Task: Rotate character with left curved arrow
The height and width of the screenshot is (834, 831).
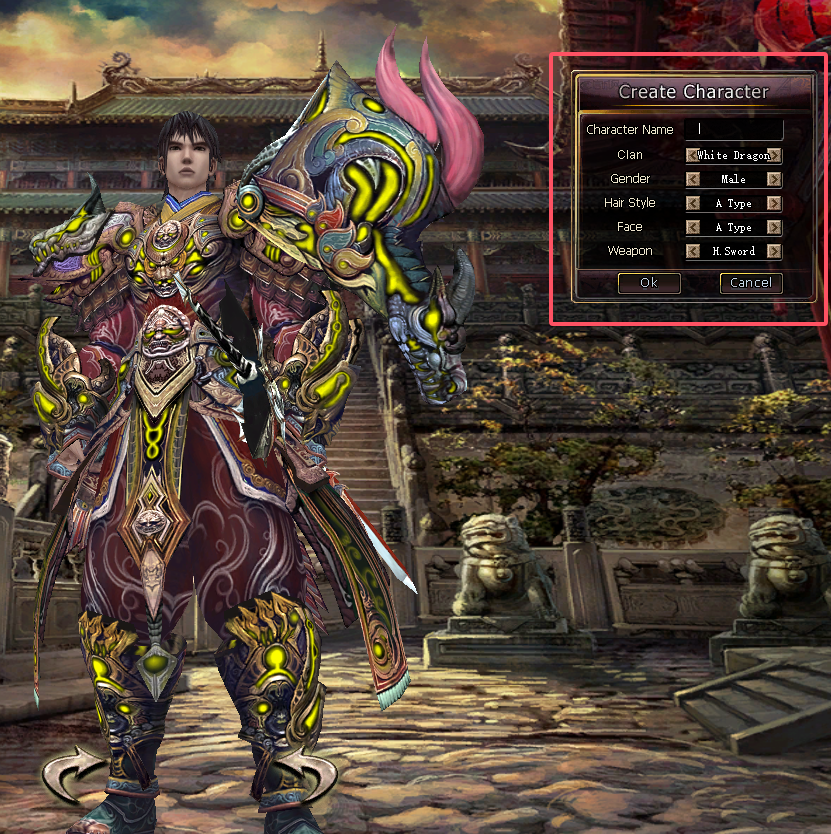Action: (x=73, y=777)
